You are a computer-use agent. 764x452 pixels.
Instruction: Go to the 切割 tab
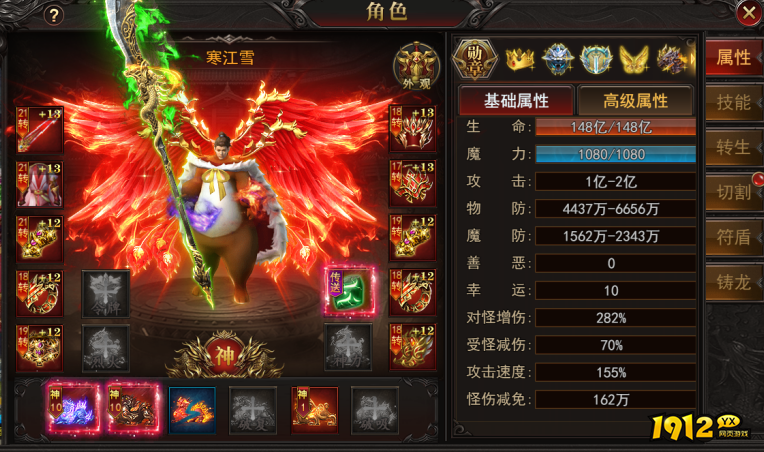click(x=733, y=192)
